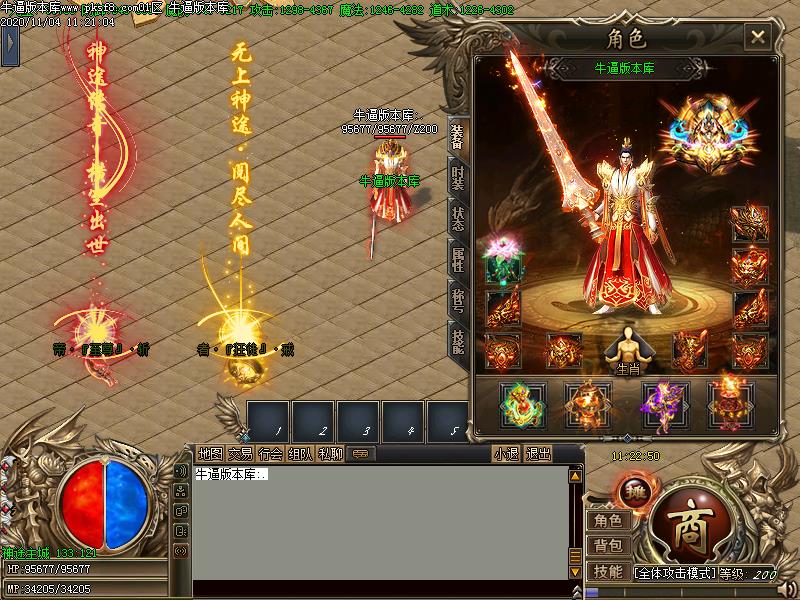The width and height of the screenshot is (800, 600).
Task: Open the 交易 trade window
Action: [240, 454]
